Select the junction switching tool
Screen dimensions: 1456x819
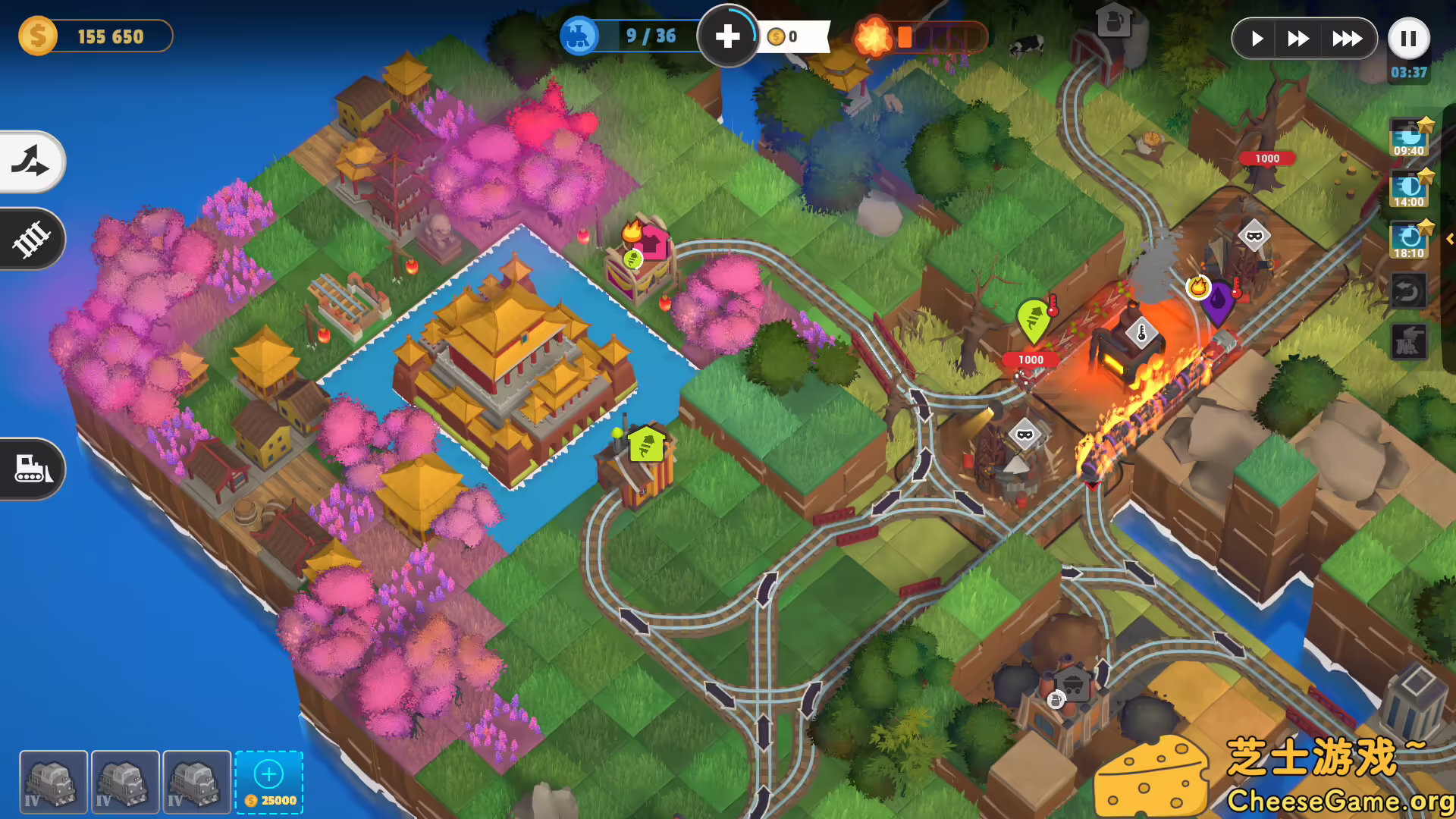point(30,162)
